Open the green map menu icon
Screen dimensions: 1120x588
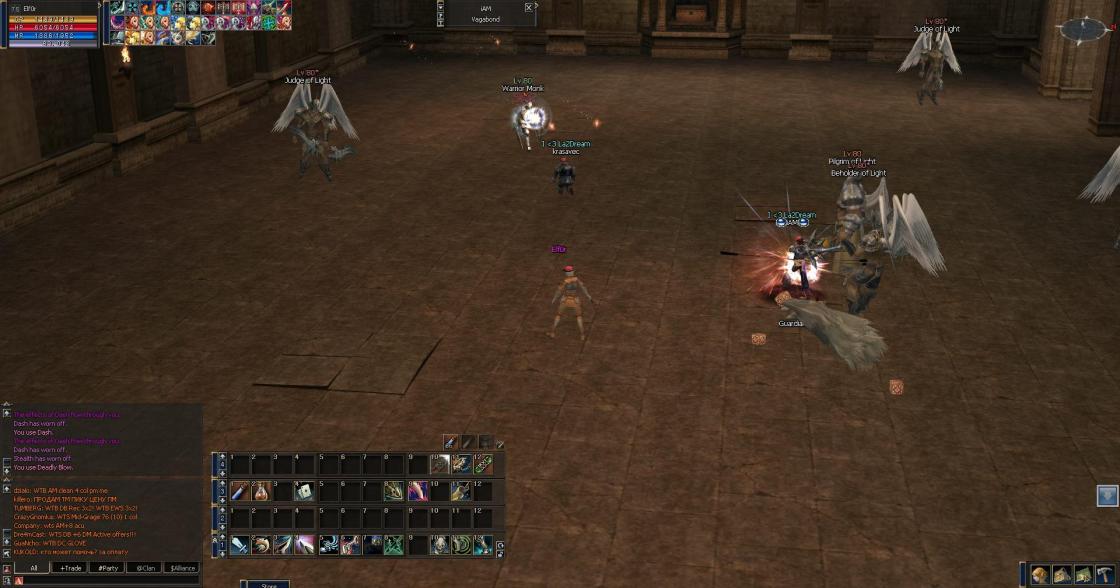point(1084,575)
